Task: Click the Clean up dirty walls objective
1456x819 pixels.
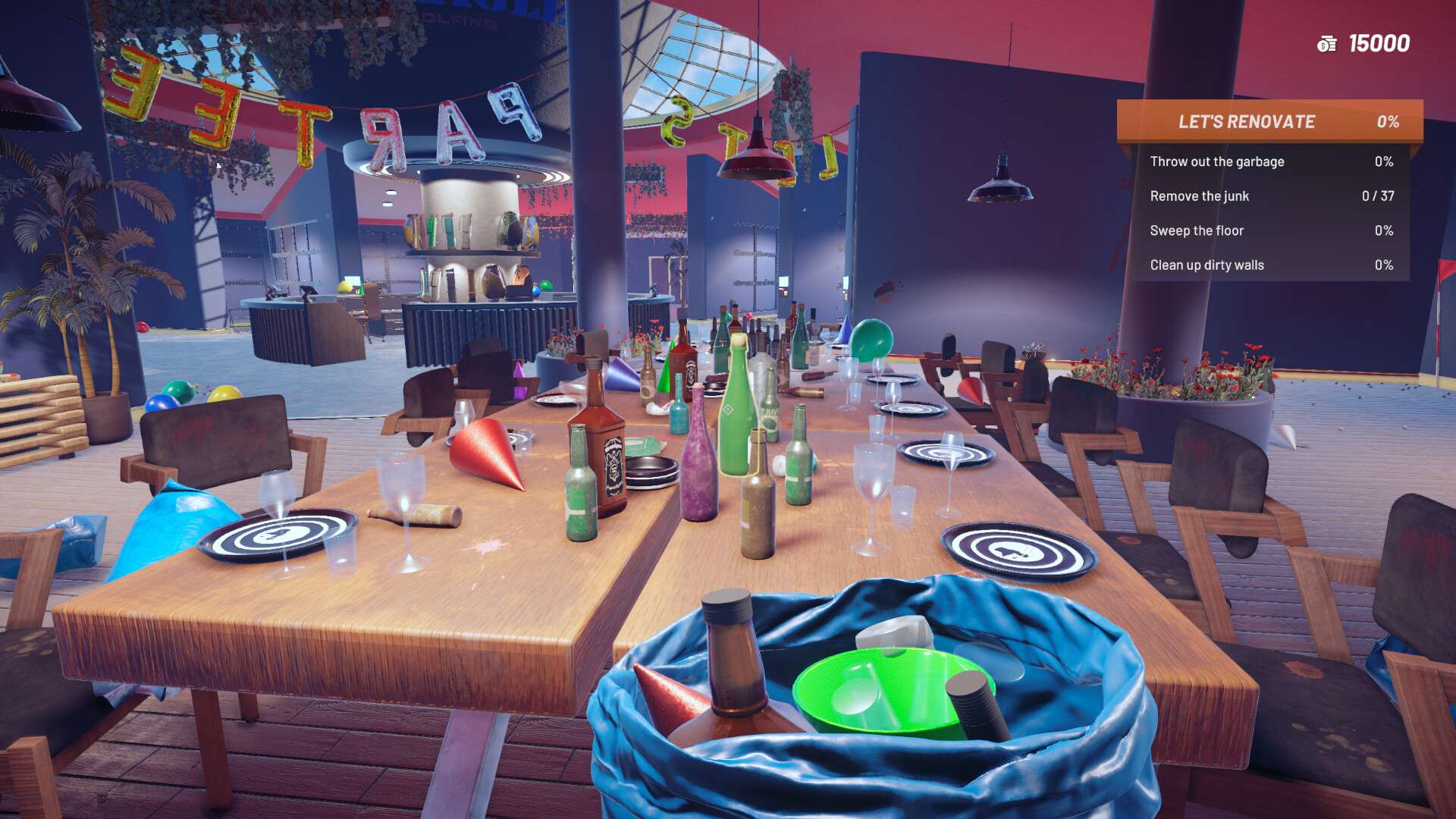Action: 1207,265
